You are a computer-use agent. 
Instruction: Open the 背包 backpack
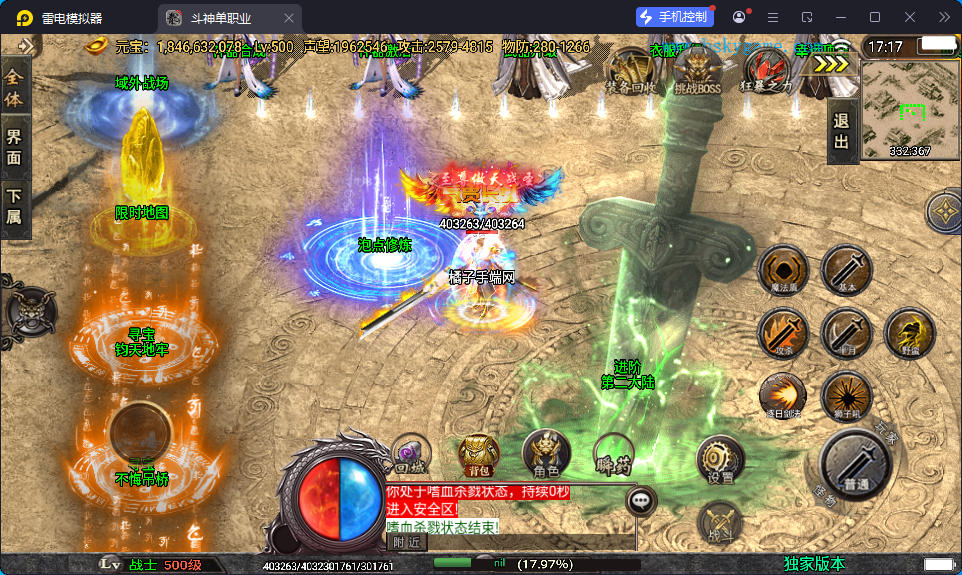[x=478, y=454]
